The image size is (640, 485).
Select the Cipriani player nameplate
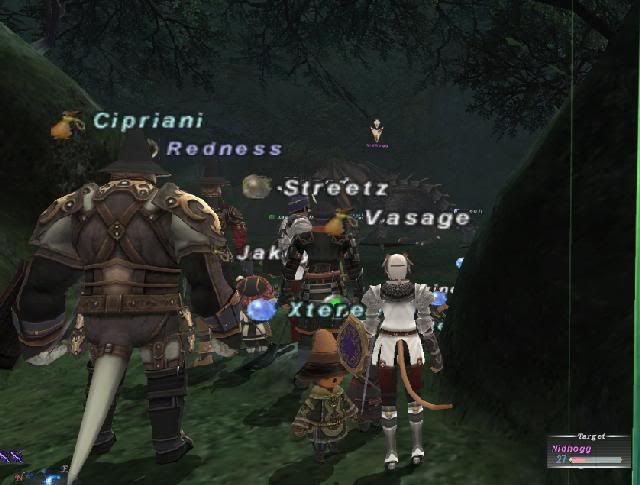pos(148,121)
